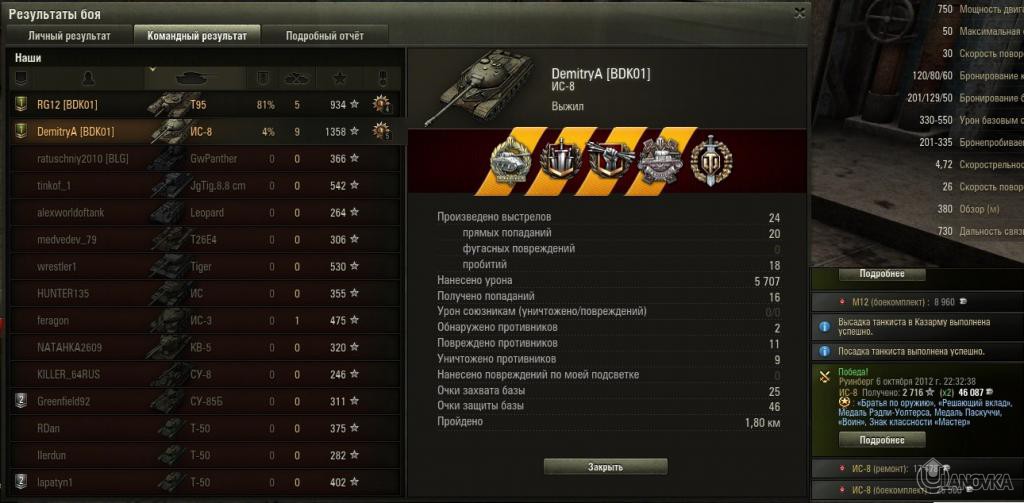The height and width of the screenshot is (503, 1024).
Task: Sort team list by player name header
Action: coord(88,77)
